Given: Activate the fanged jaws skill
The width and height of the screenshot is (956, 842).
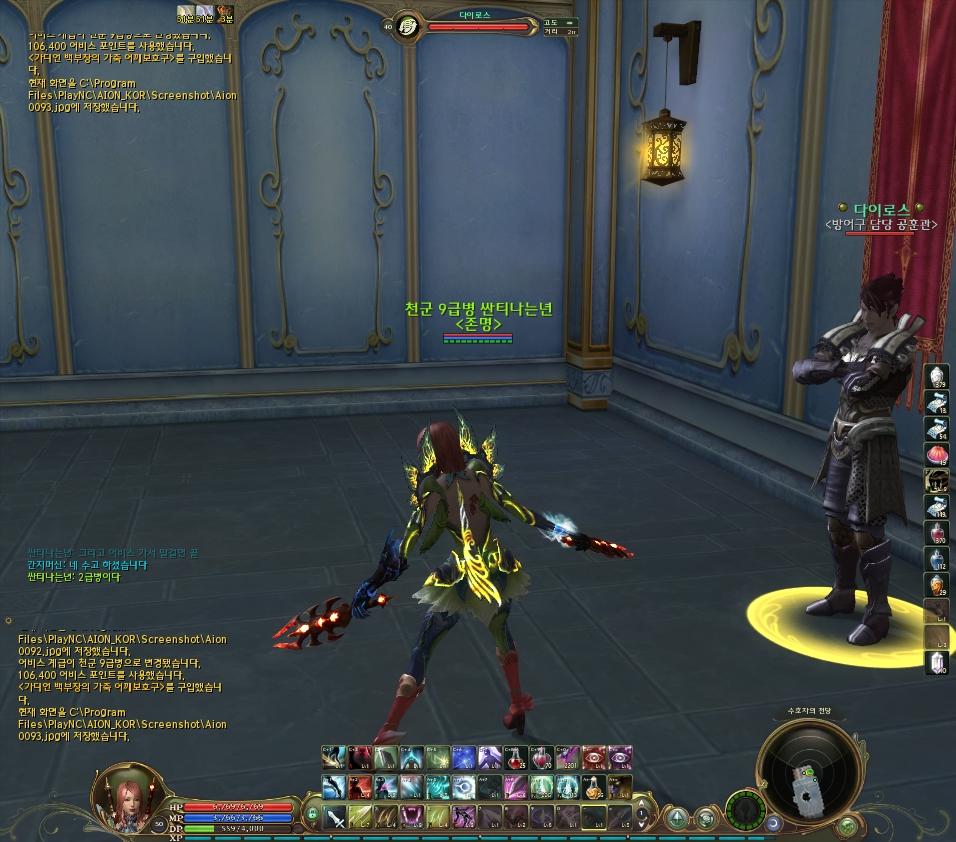Looking at the screenshot, I should tap(412, 816).
